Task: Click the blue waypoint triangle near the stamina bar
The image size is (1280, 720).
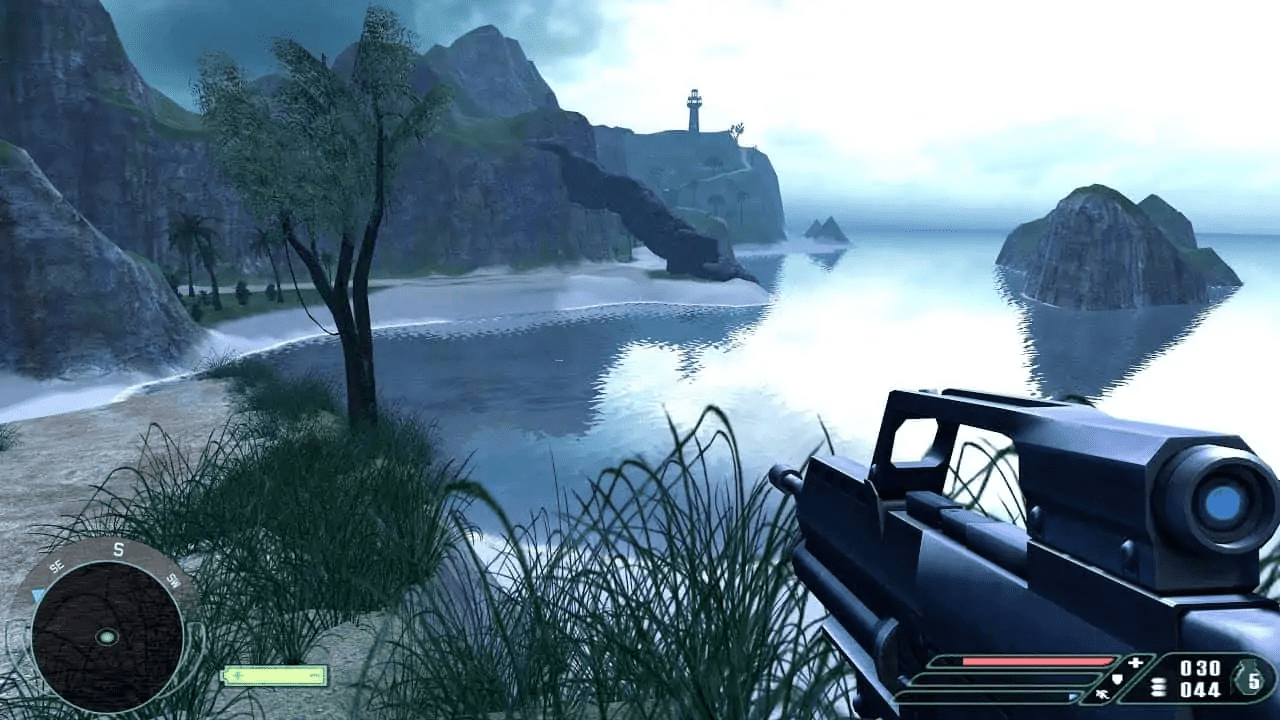Action: click(x=1072, y=695)
